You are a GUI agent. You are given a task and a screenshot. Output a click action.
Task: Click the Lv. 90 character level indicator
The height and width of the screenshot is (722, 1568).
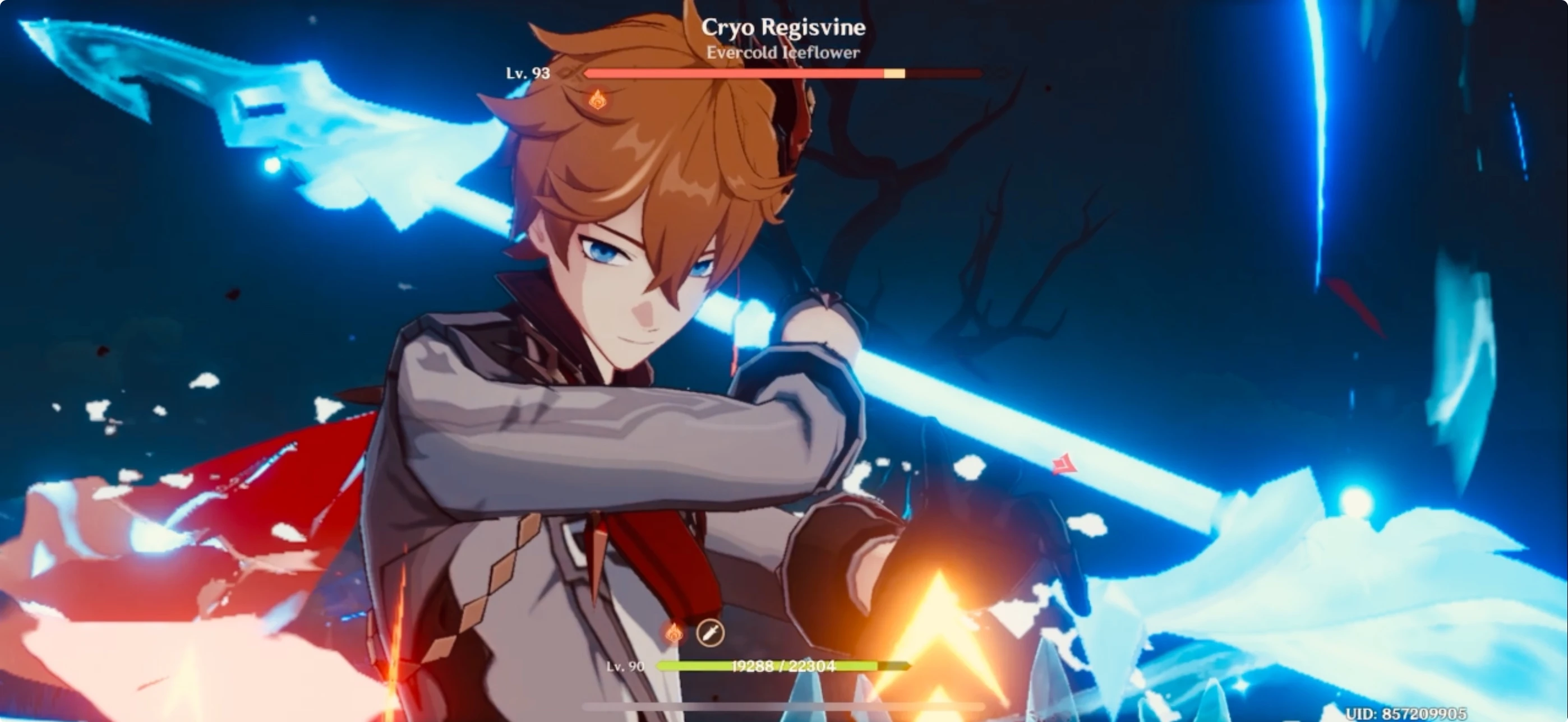[626, 667]
